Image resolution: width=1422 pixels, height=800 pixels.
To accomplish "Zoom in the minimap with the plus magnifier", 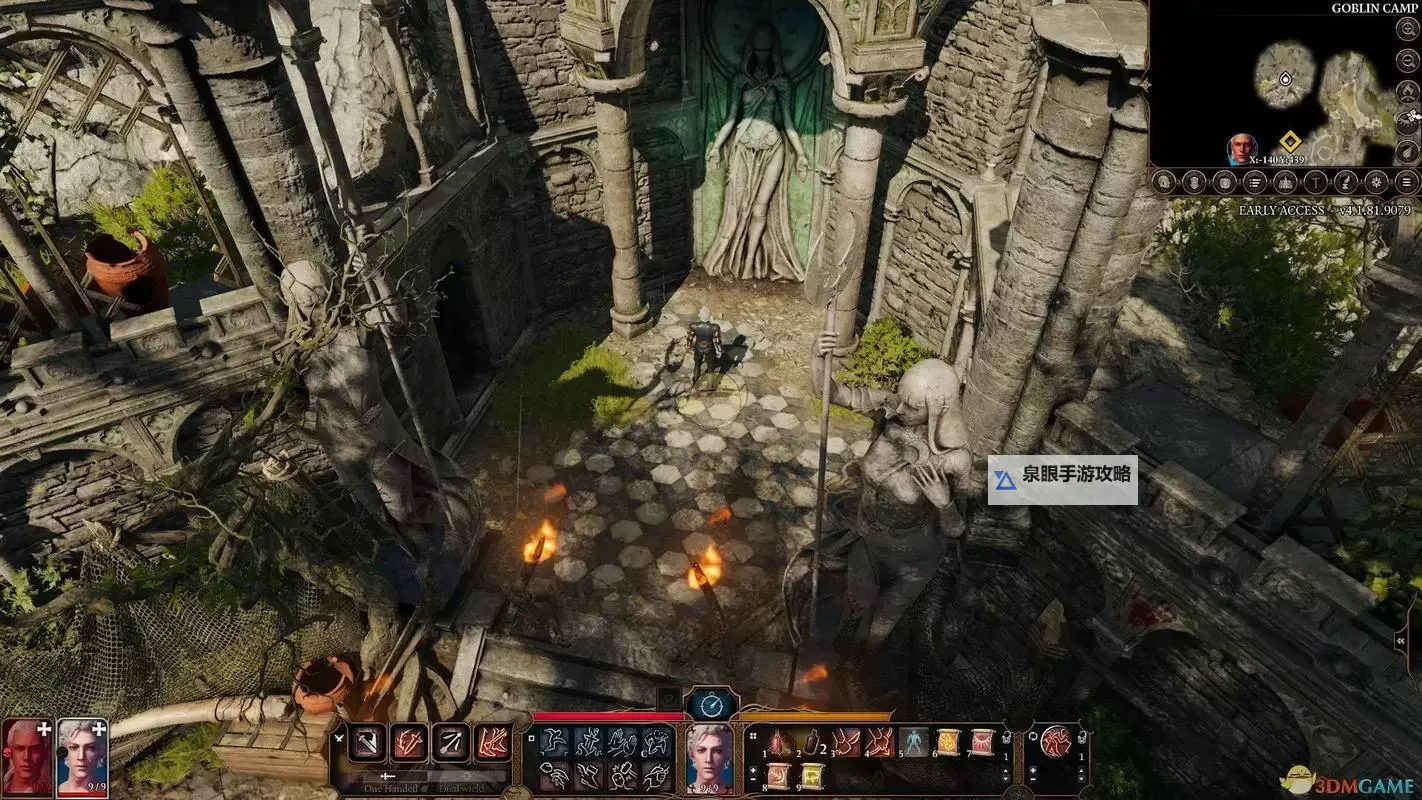I will click(1407, 30).
